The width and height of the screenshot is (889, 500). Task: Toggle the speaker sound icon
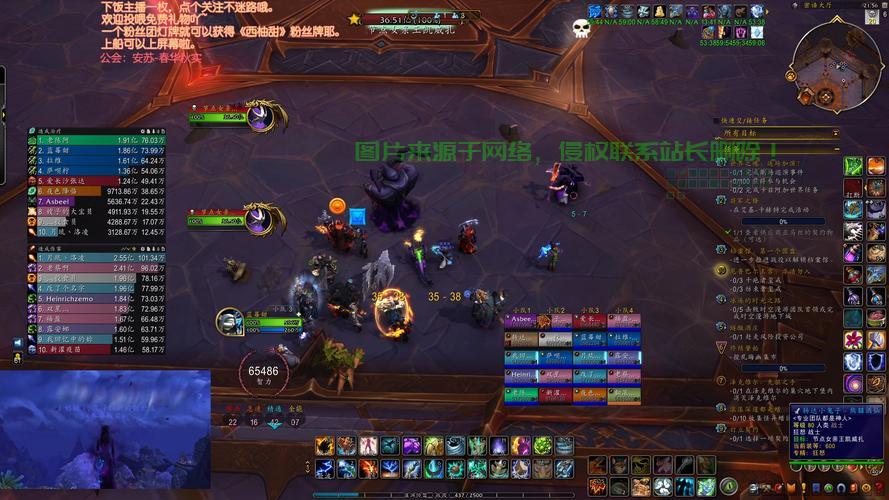click(x=17, y=343)
